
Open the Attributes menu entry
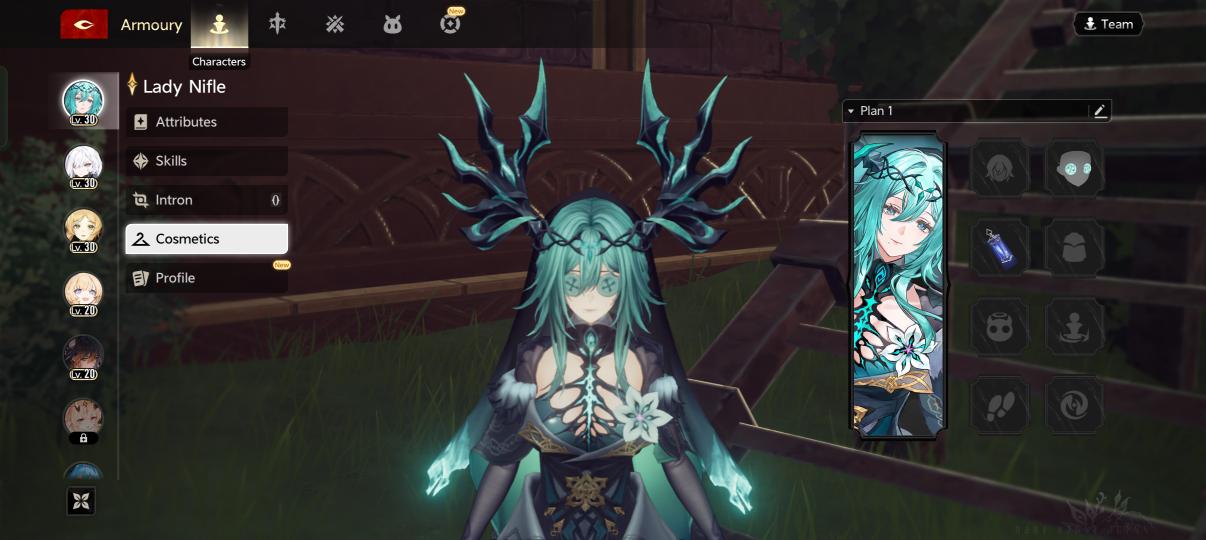(206, 122)
